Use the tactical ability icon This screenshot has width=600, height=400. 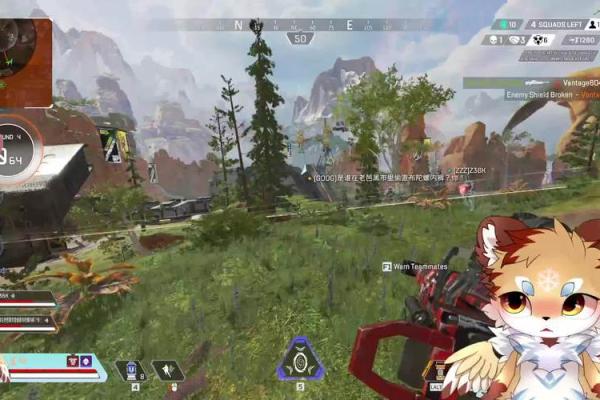tap(168, 370)
